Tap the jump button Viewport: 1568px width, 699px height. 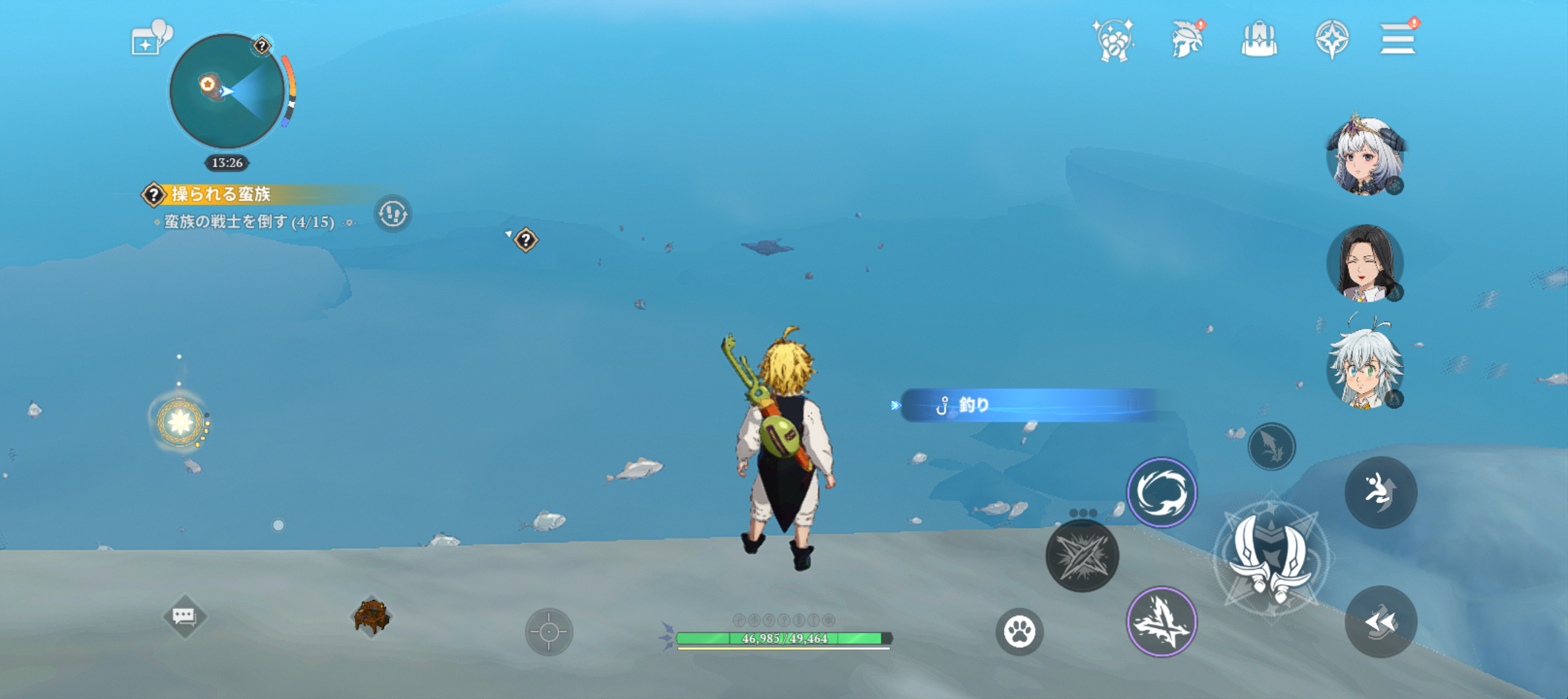coord(1381,493)
